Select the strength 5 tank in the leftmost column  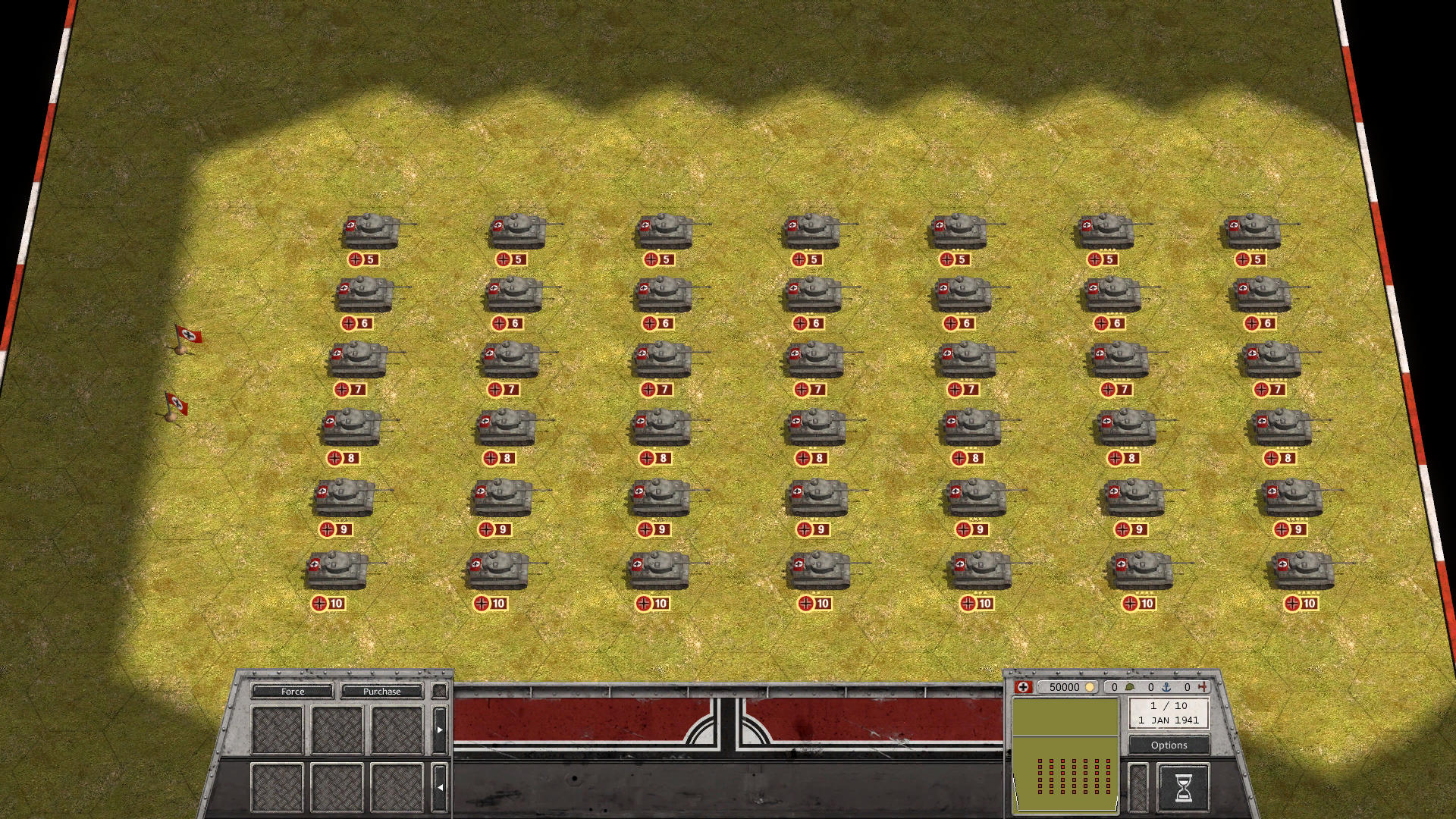tap(372, 231)
